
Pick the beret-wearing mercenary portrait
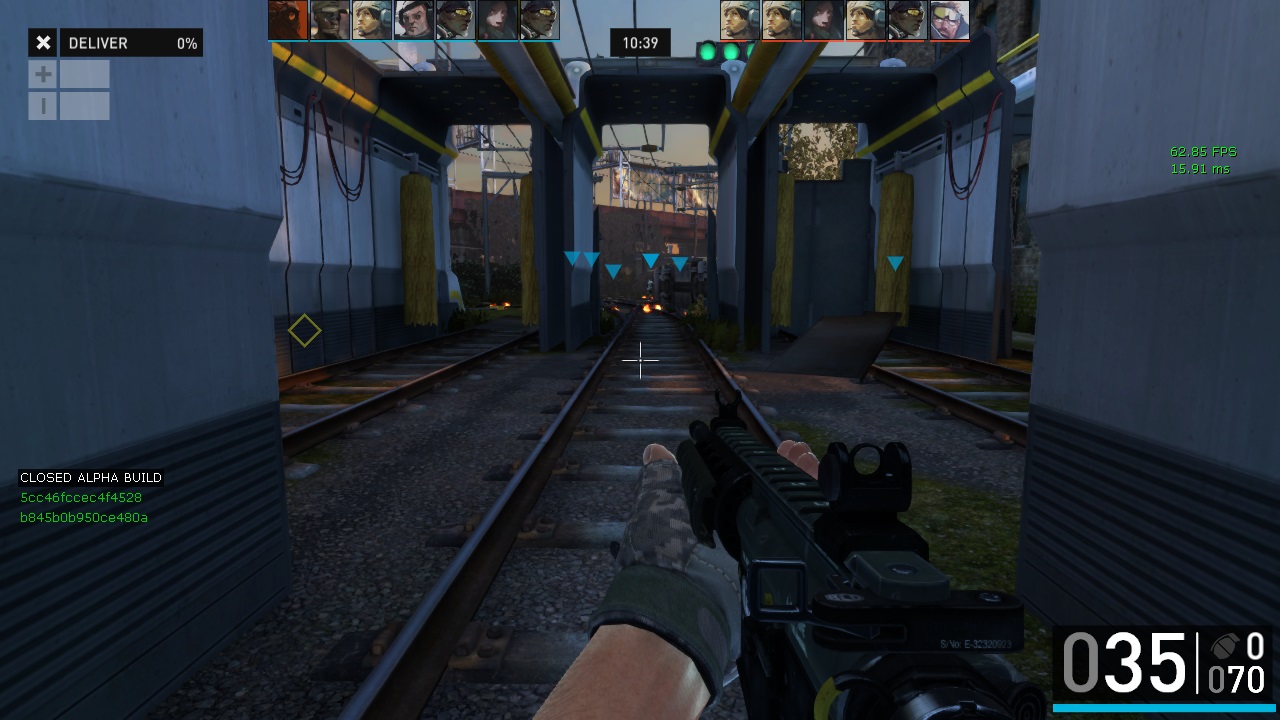[x=413, y=20]
